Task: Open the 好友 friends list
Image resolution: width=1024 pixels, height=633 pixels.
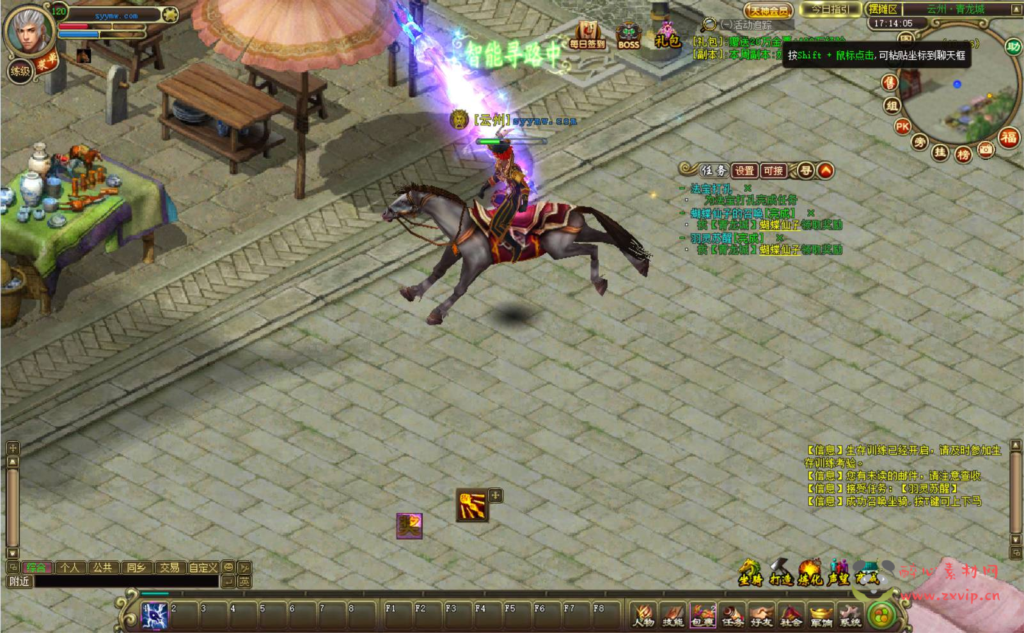Action: click(762, 614)
